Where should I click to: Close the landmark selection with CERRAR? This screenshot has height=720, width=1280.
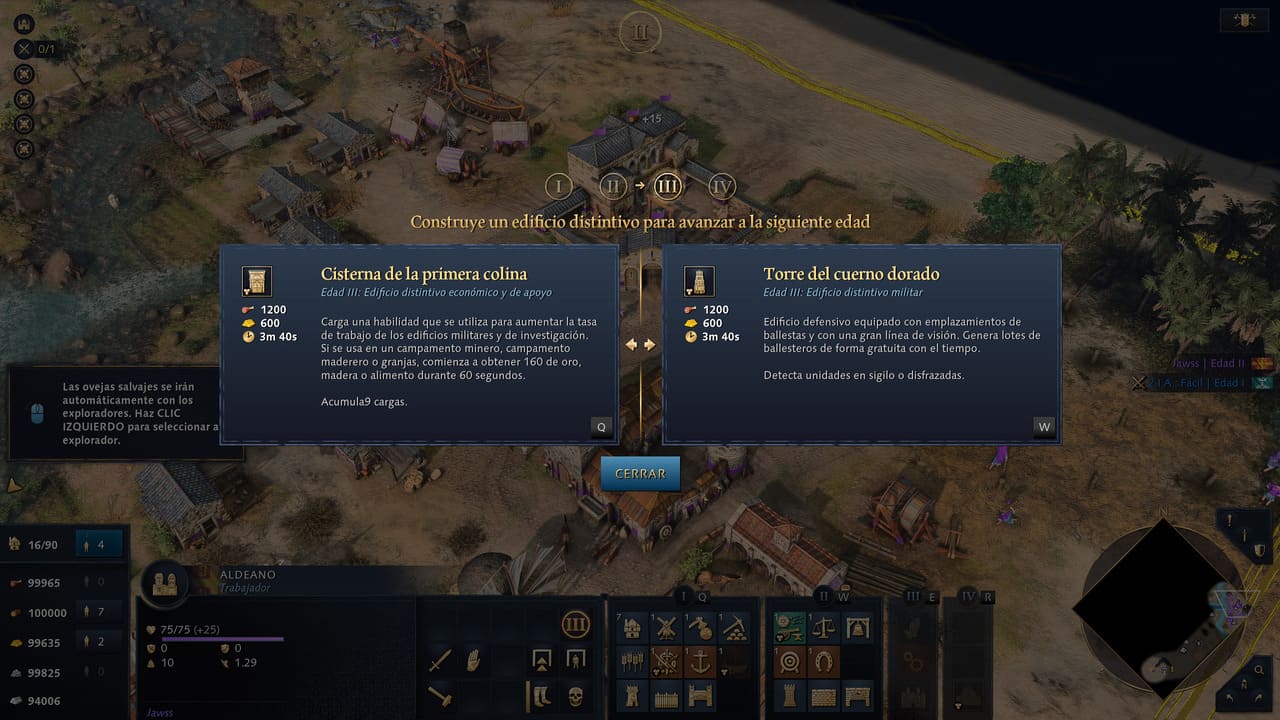coord(640,473)
